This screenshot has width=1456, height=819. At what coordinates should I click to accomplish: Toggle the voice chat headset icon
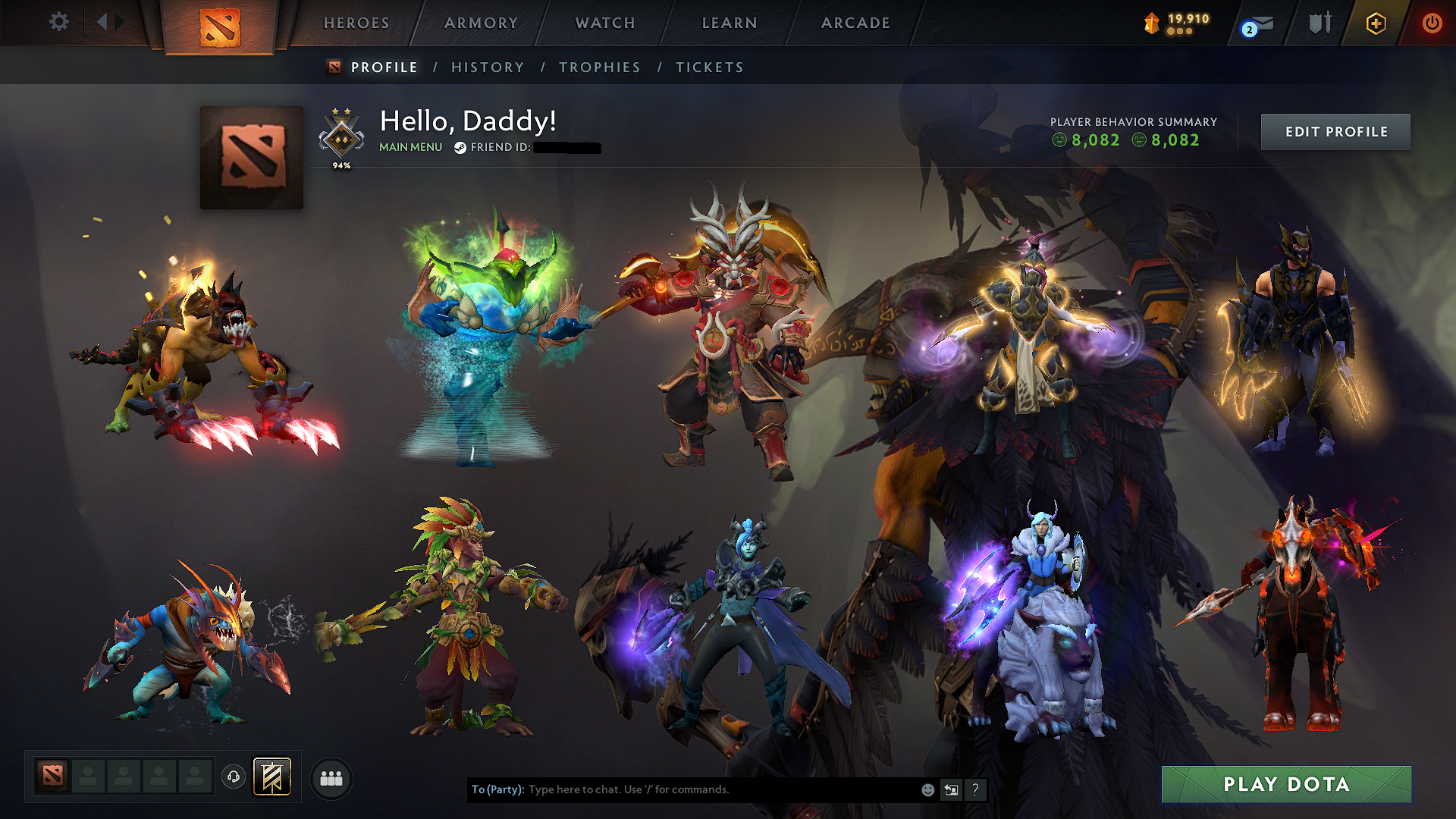(x=234, y=777)
